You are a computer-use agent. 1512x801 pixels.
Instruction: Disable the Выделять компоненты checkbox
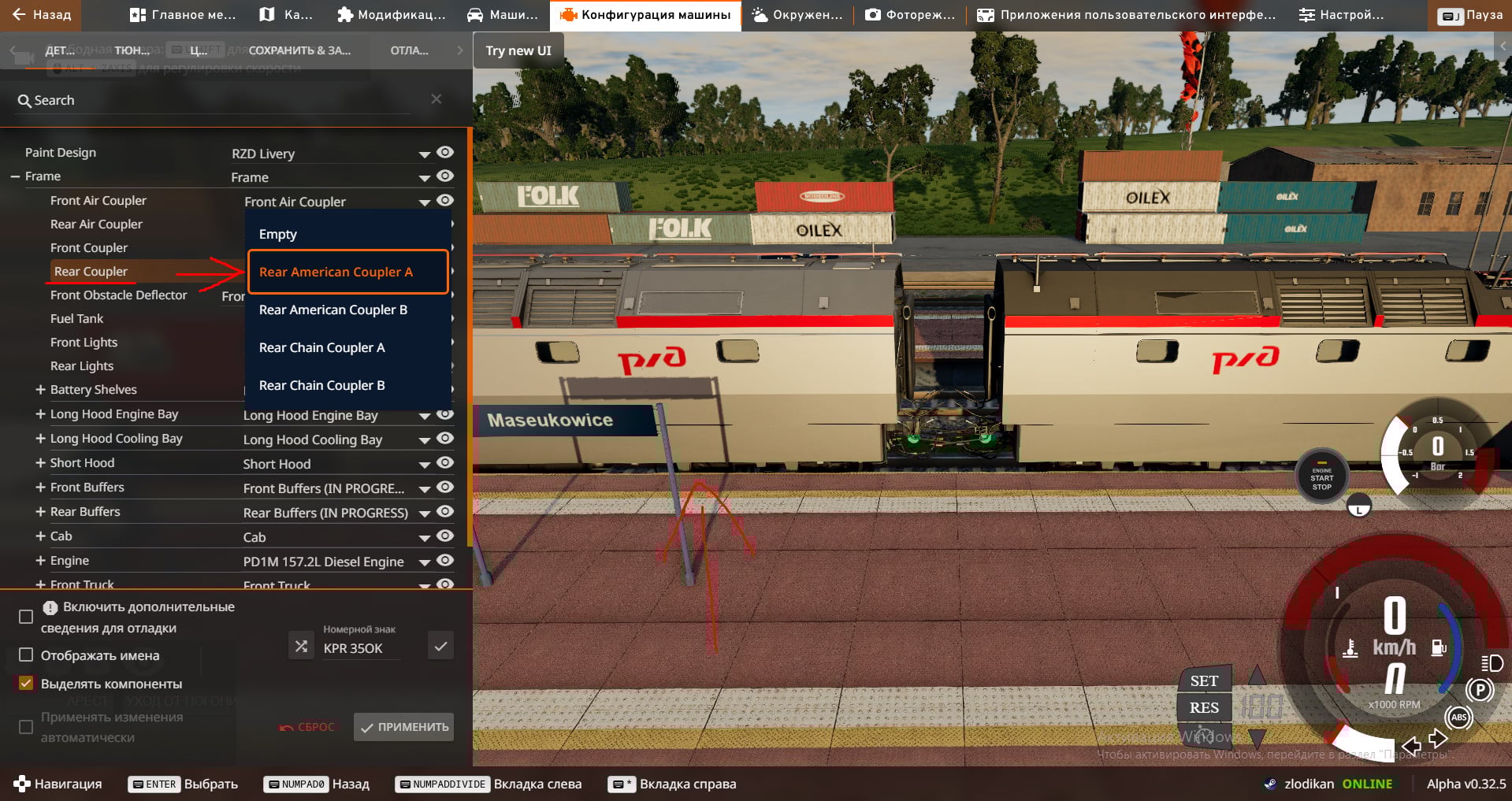coord(26,684)
